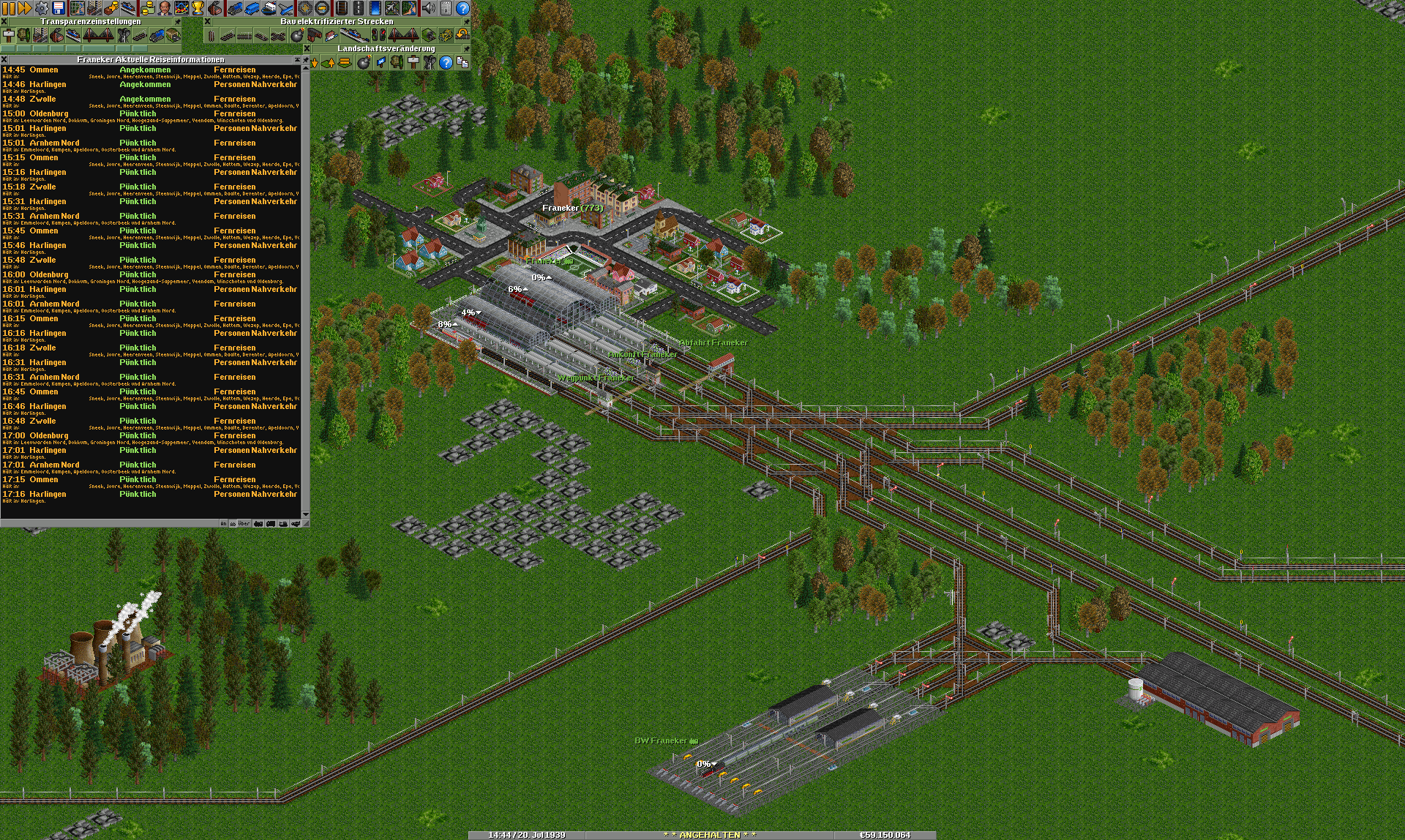
Task: Open the train list from main toolbar
Action: (234, 8)
